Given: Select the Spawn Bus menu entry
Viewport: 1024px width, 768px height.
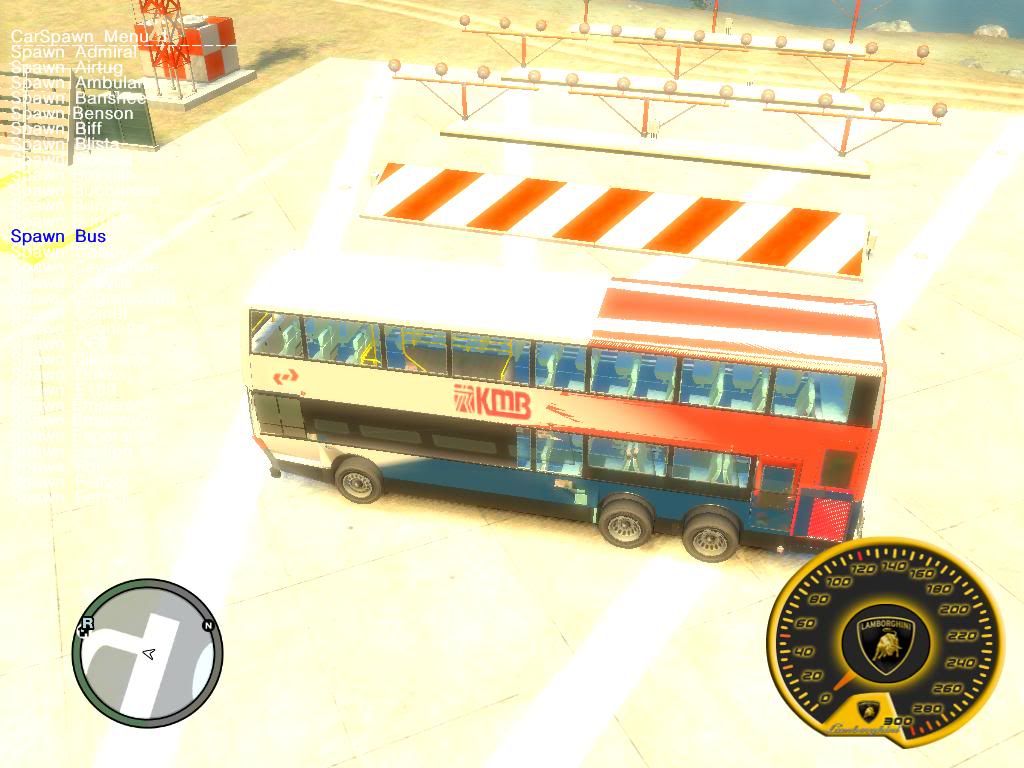Looking at the screenshot, I should [58, 236].
